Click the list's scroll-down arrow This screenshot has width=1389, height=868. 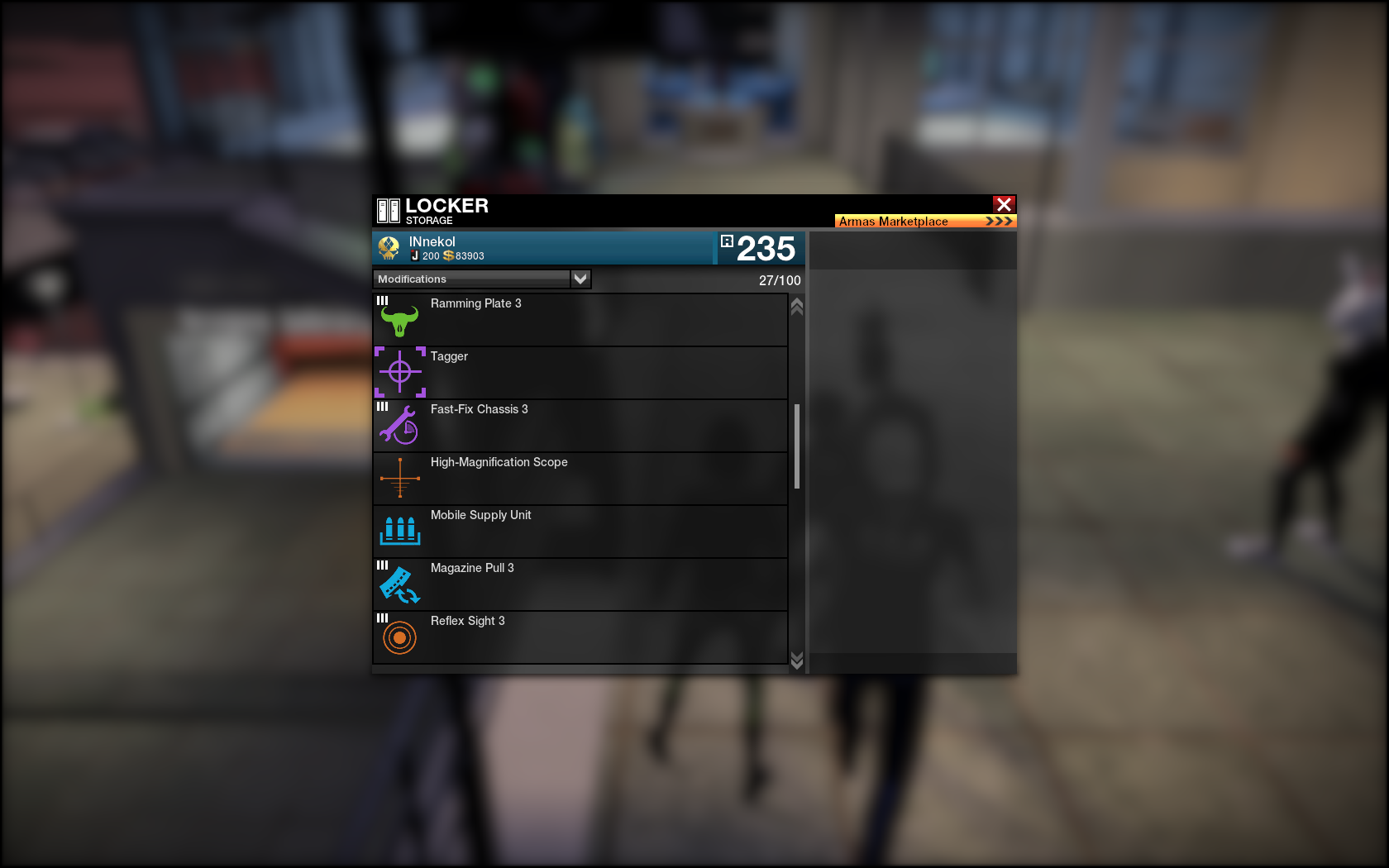(x=797, y=660)
